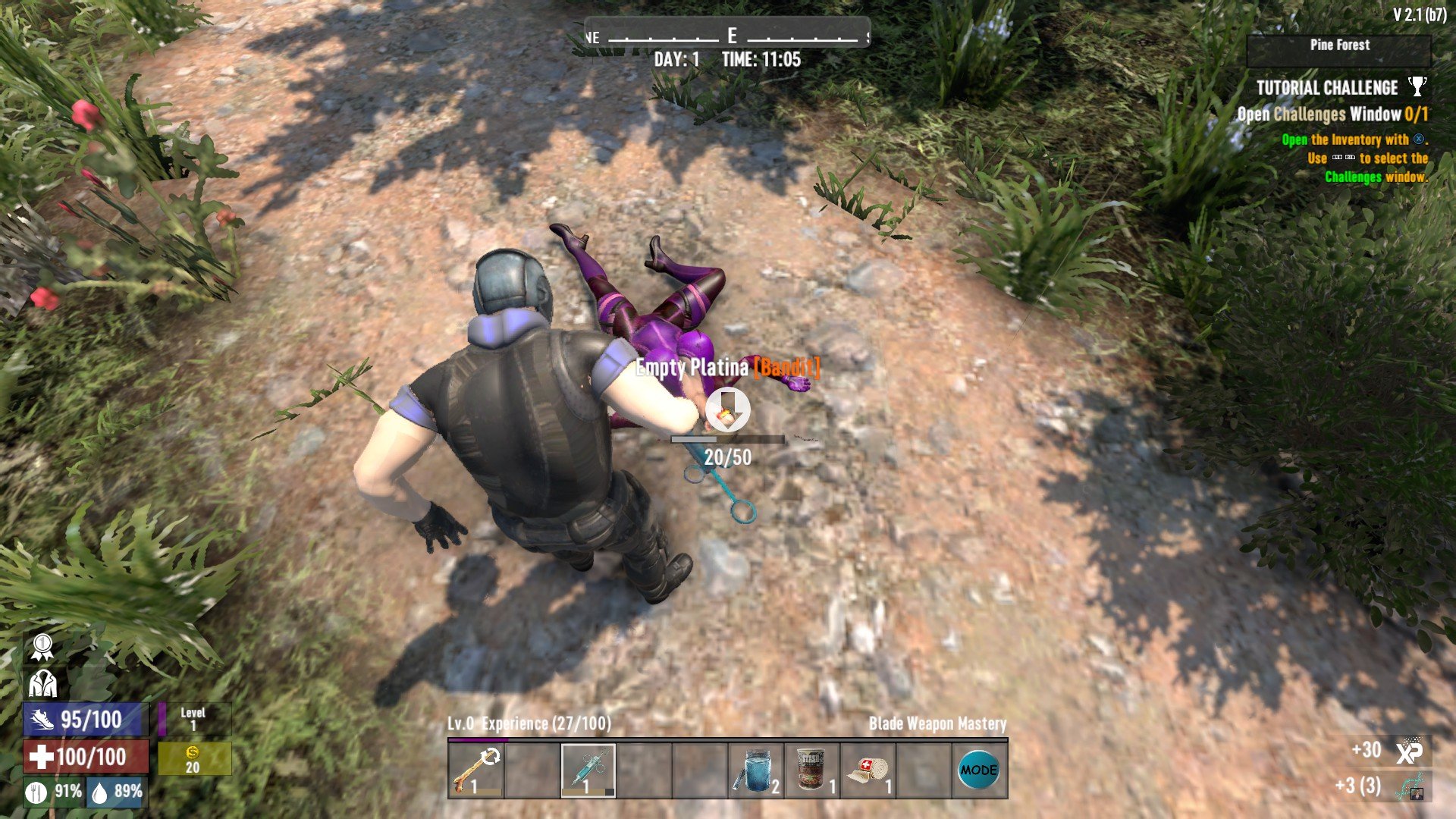Click the medal ribbon buff icon

point(42,647)
